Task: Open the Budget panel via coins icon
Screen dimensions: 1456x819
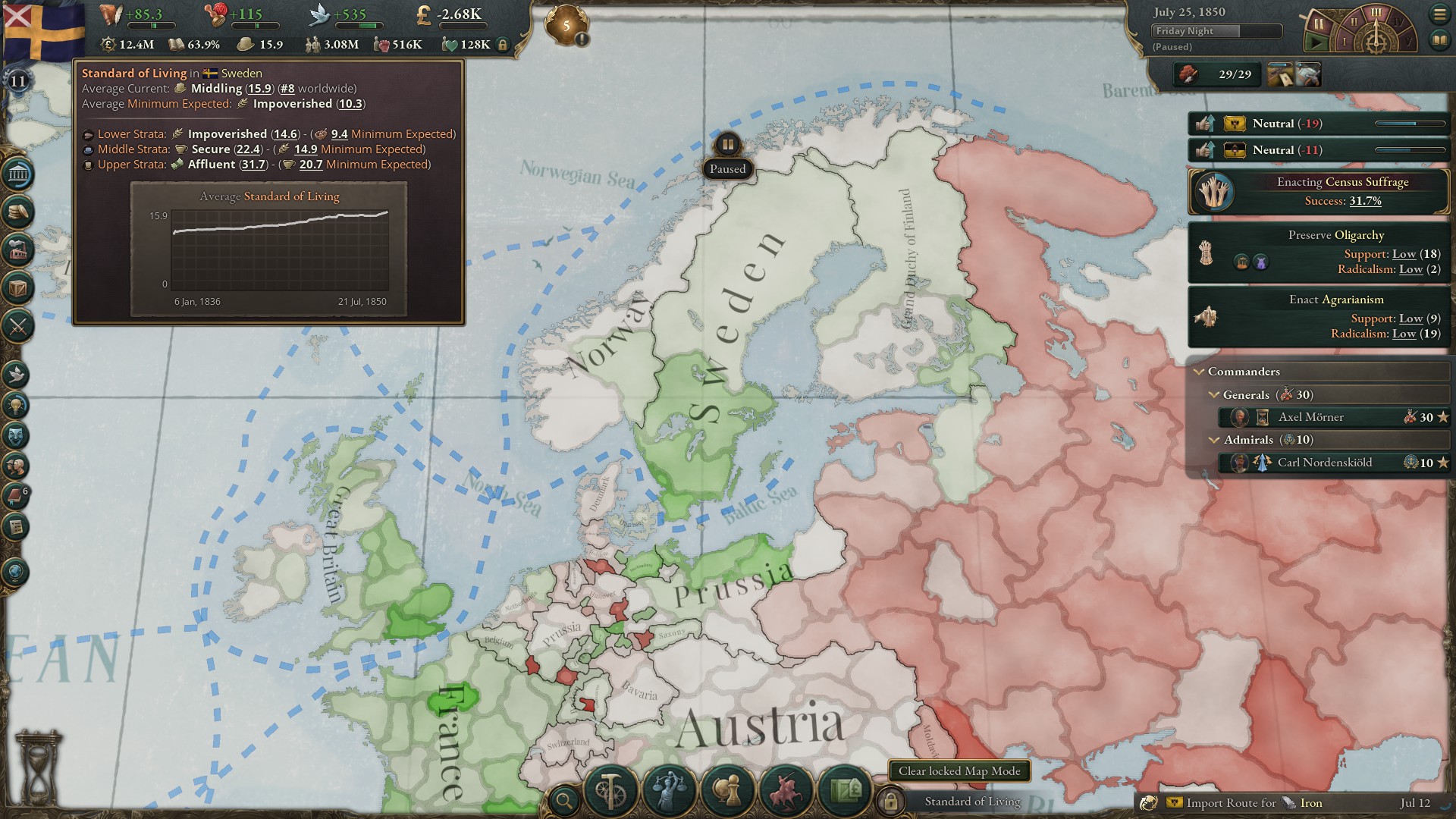Action: [17, 211]
